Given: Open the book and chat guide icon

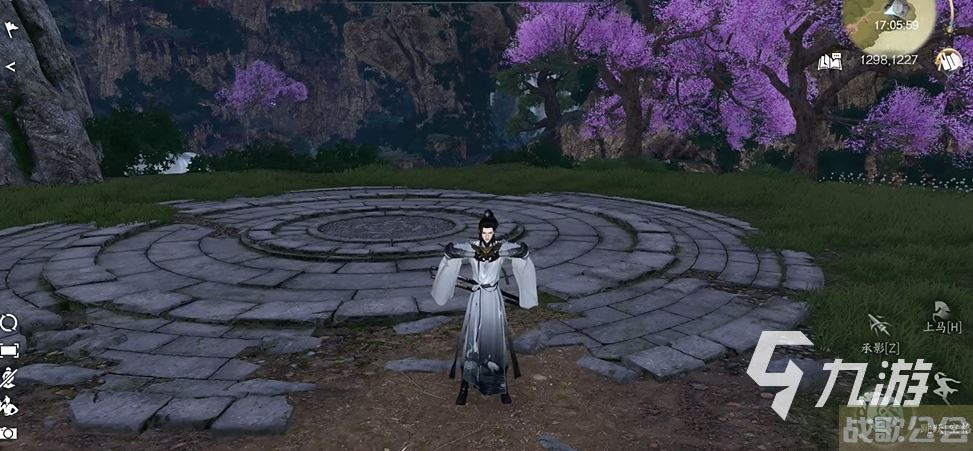Looking at the screenshot, I should [x=829, y=62].
